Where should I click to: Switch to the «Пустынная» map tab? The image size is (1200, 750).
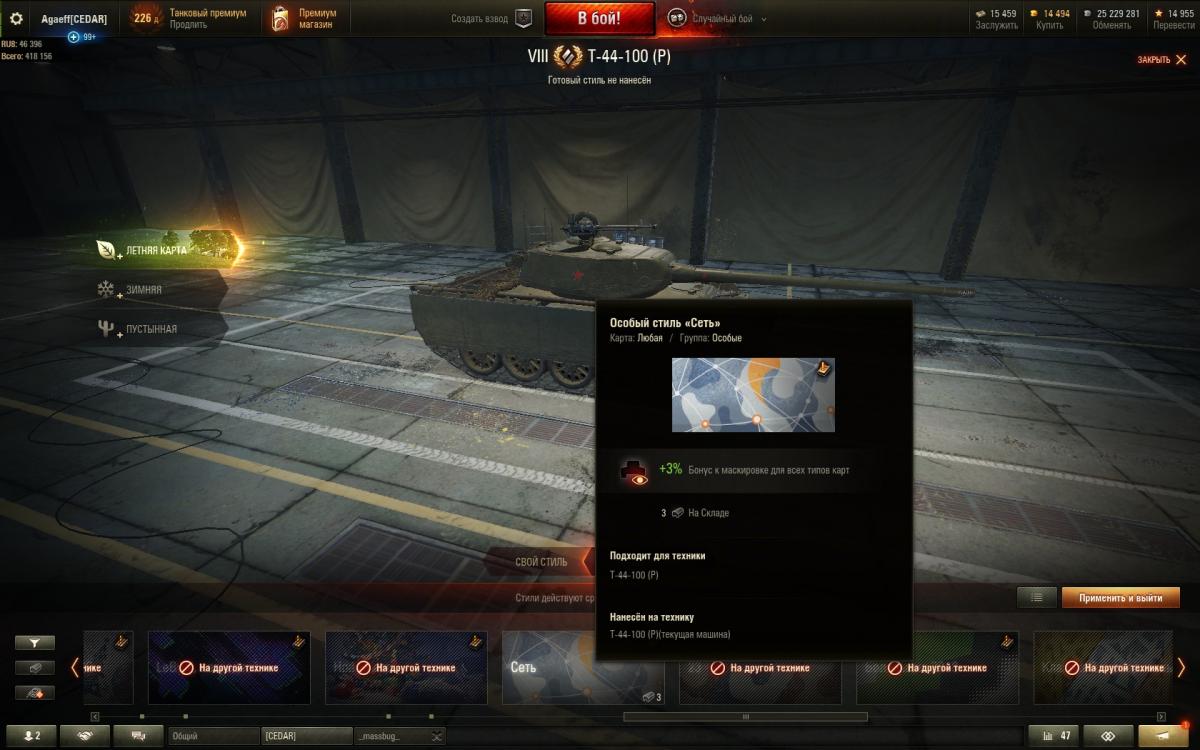pyautogui.click(x=151, y=329)
